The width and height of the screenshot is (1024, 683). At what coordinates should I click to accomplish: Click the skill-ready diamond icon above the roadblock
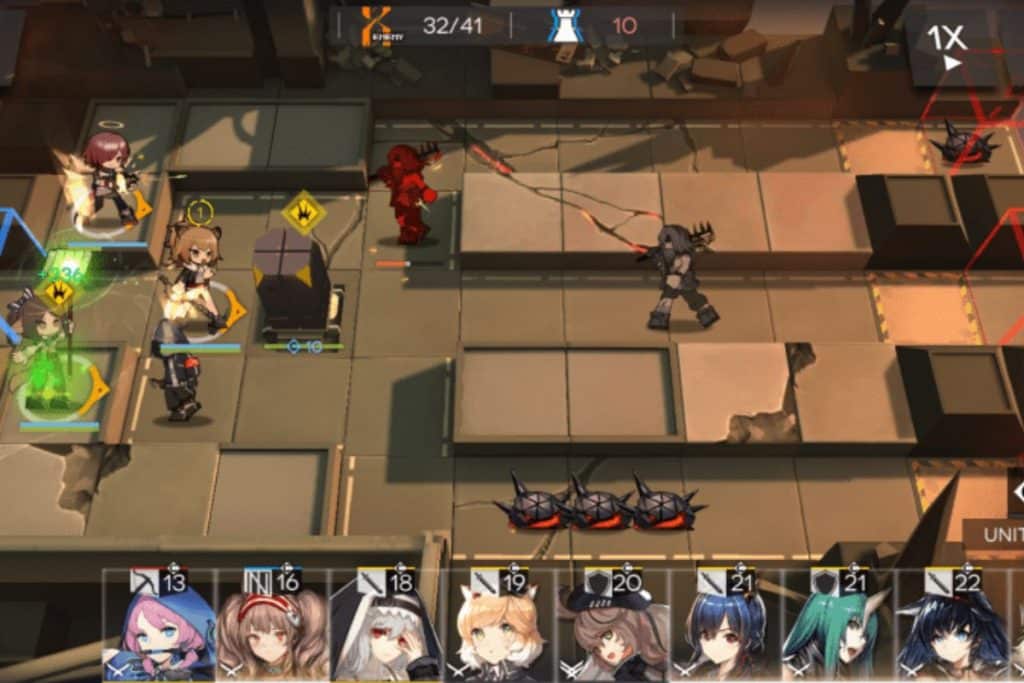[x=302, y=213]
